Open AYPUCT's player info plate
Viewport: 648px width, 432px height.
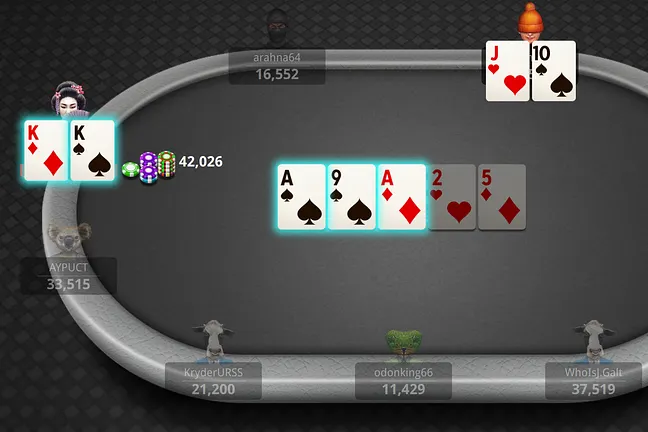pos(69,276)
